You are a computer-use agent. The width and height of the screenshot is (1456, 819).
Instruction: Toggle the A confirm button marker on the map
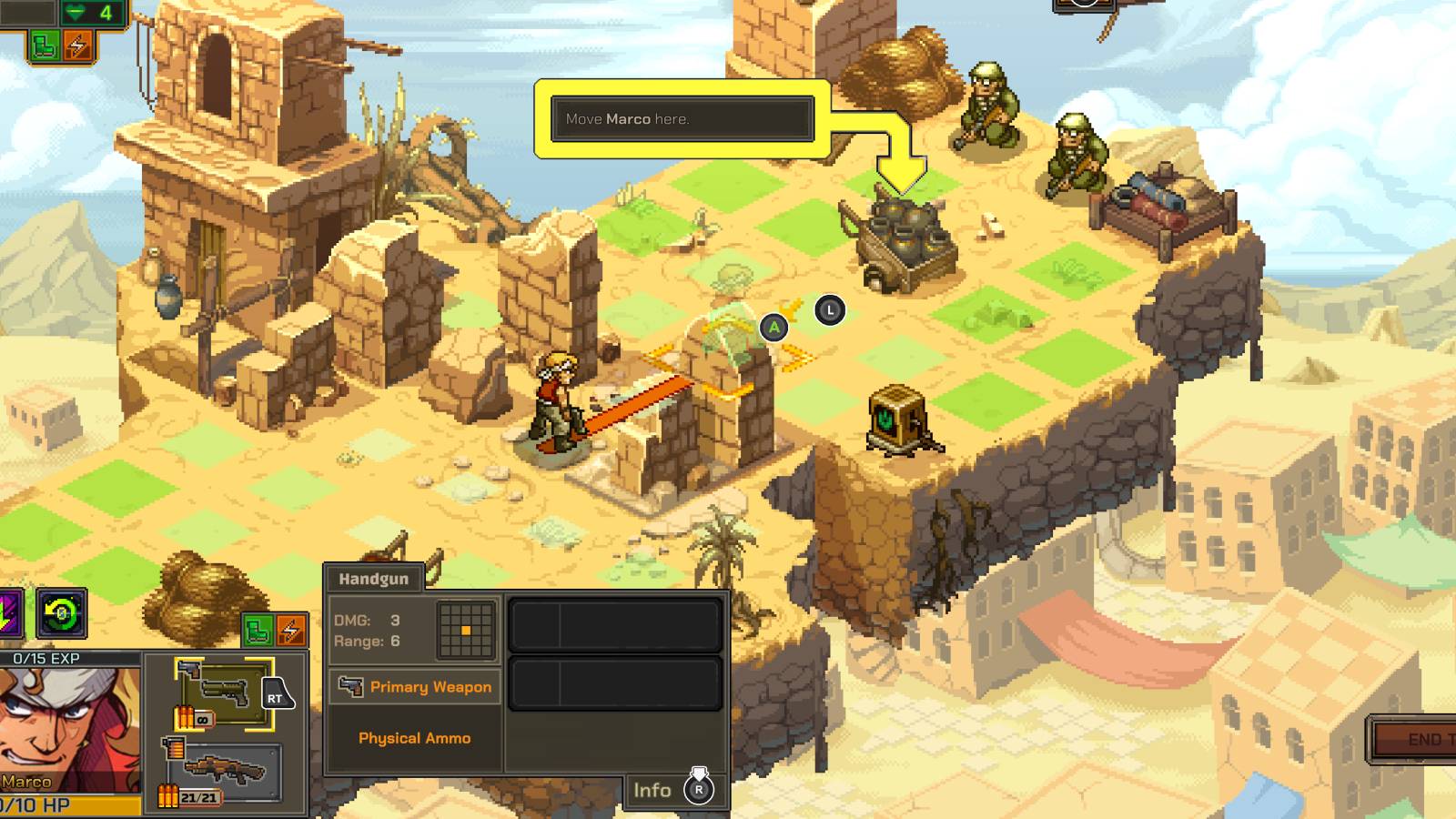tap(773, 328)
